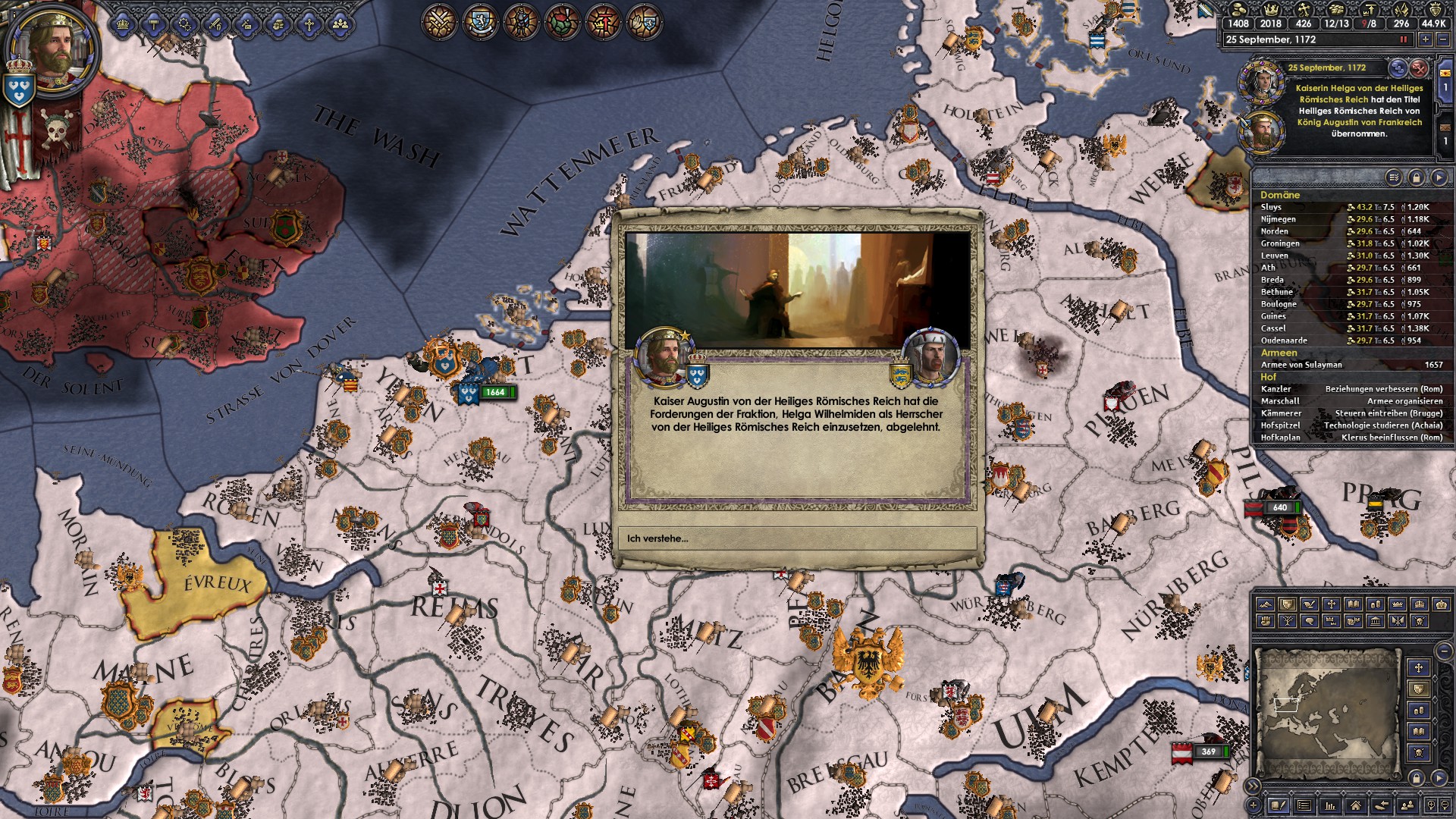Decrease game speed with the minus button
Image resolution: width=1456 pixels, height=819 pixels.
(x=1443, y=39)
